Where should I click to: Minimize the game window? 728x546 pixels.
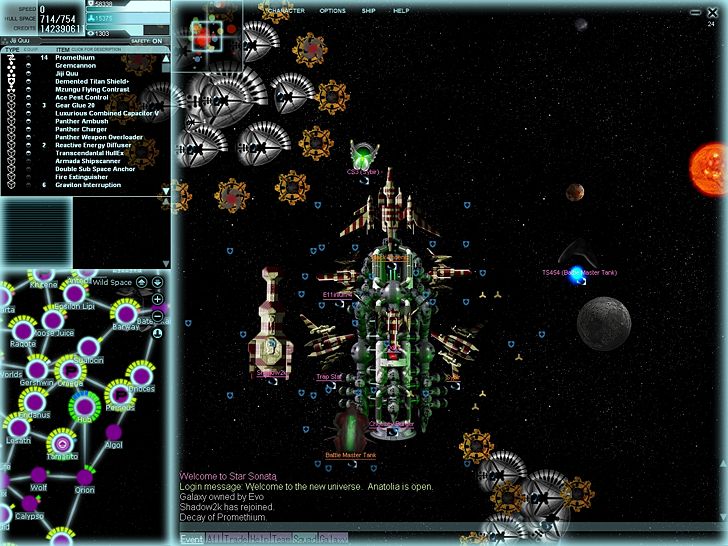(696, 12)
